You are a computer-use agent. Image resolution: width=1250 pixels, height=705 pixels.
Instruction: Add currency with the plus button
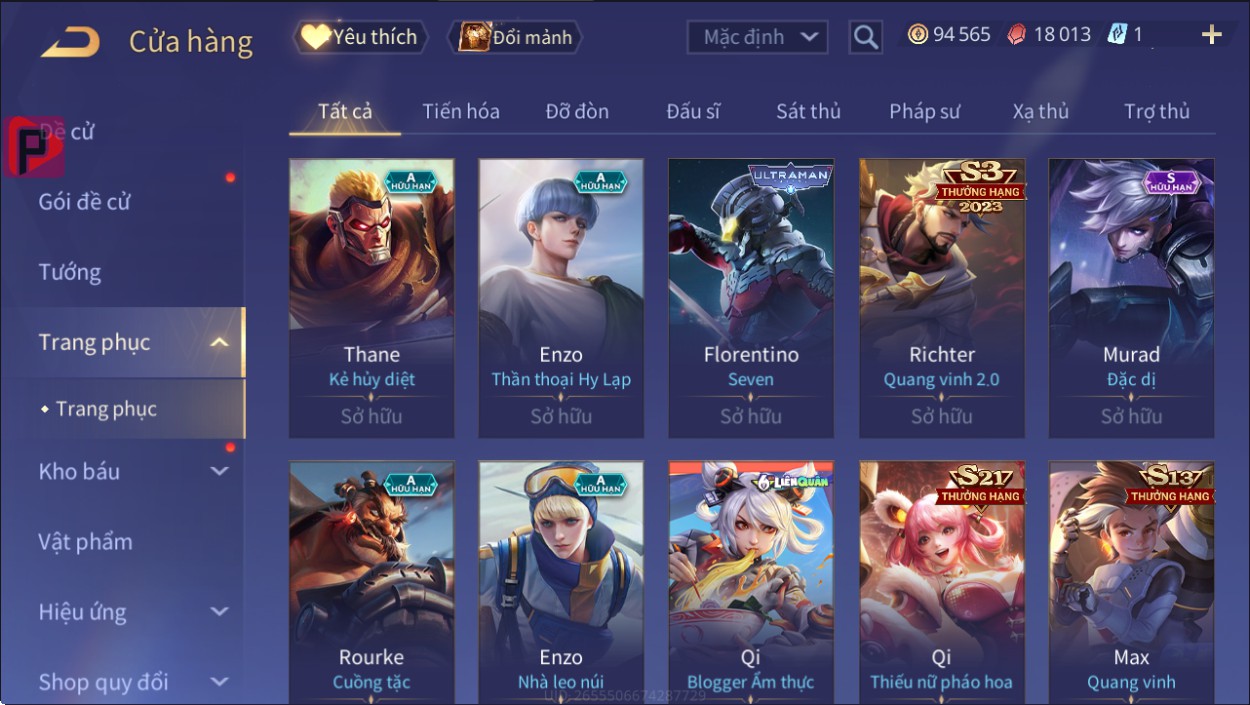point(1211,36)
